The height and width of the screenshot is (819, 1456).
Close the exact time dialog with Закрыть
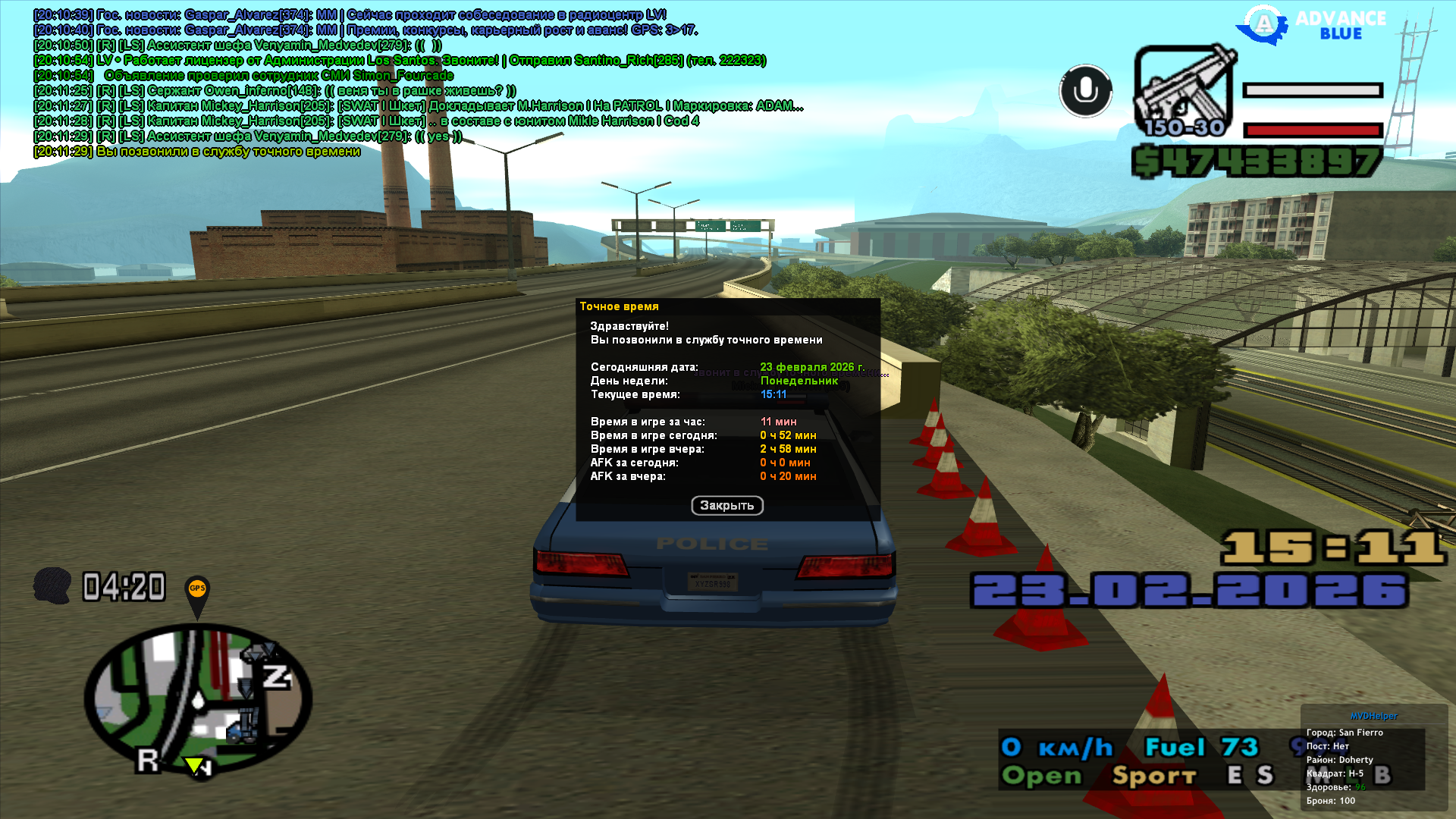[x=726, y=505]
